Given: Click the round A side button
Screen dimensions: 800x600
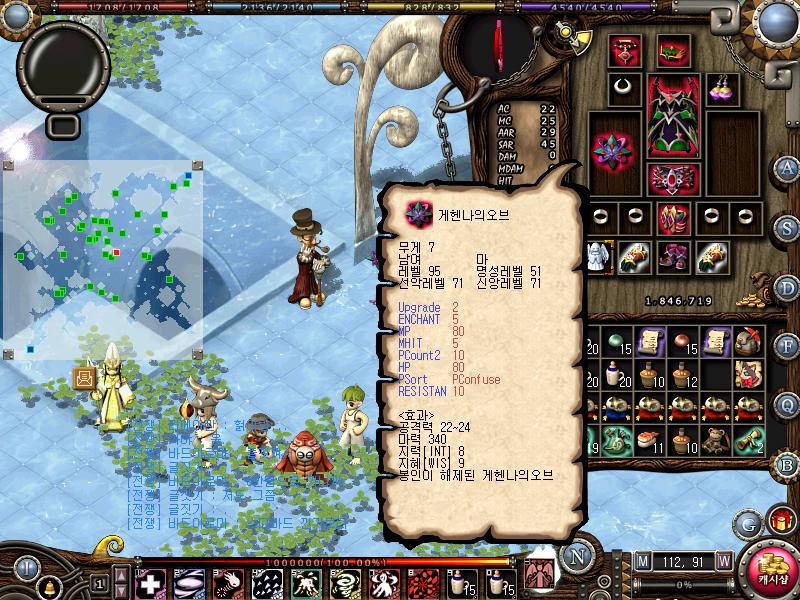Looking at the screenshot, I should (787, 168).
